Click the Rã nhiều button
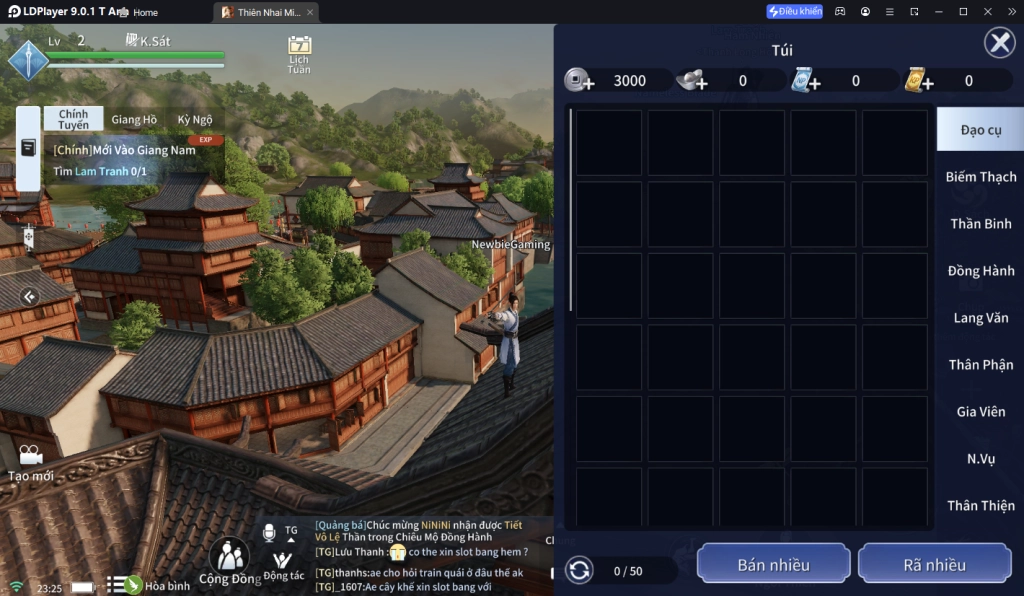 934,565
